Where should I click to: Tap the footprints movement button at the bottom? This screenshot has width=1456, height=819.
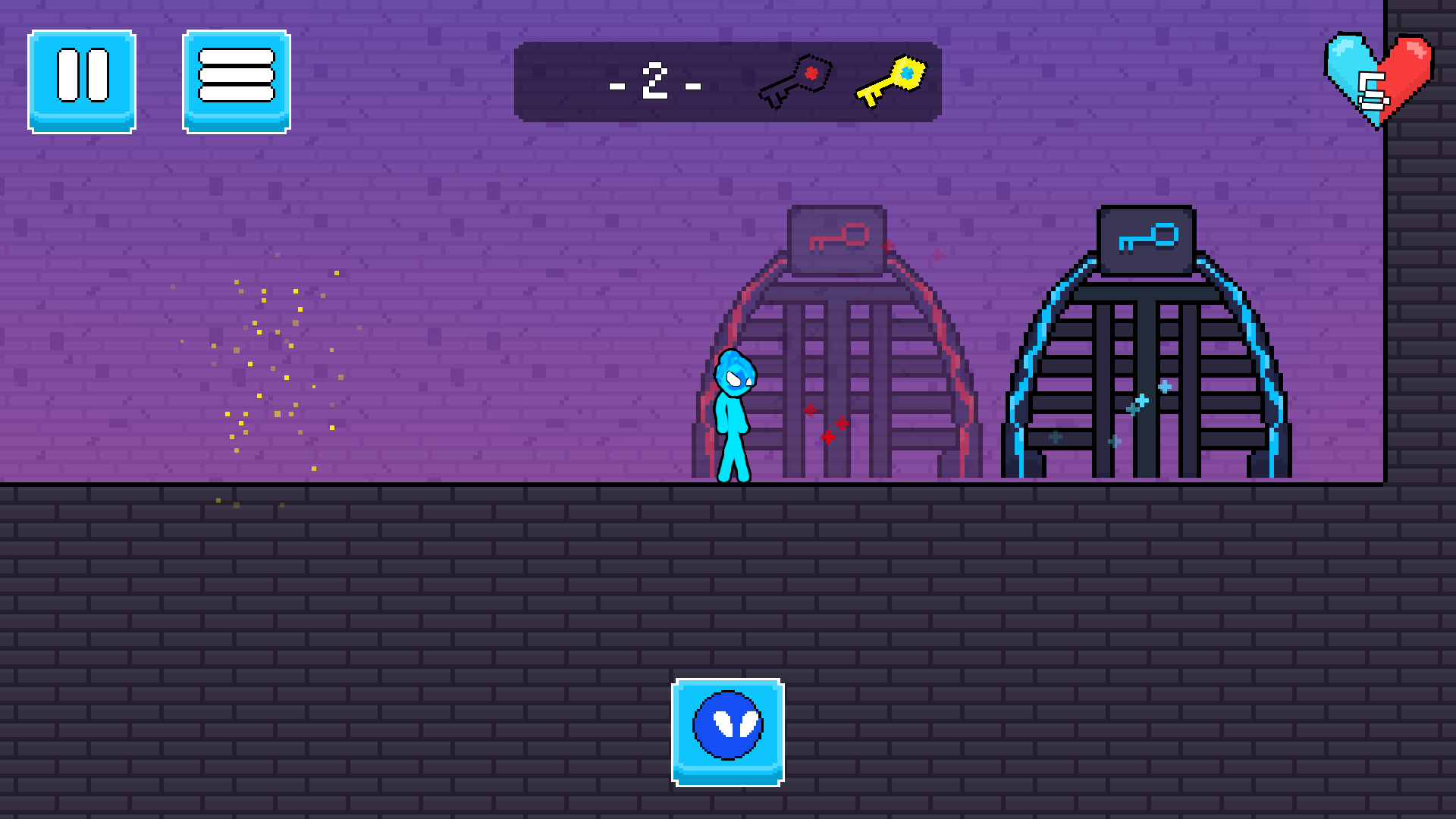pyautogui.click(x=726, y=724)
